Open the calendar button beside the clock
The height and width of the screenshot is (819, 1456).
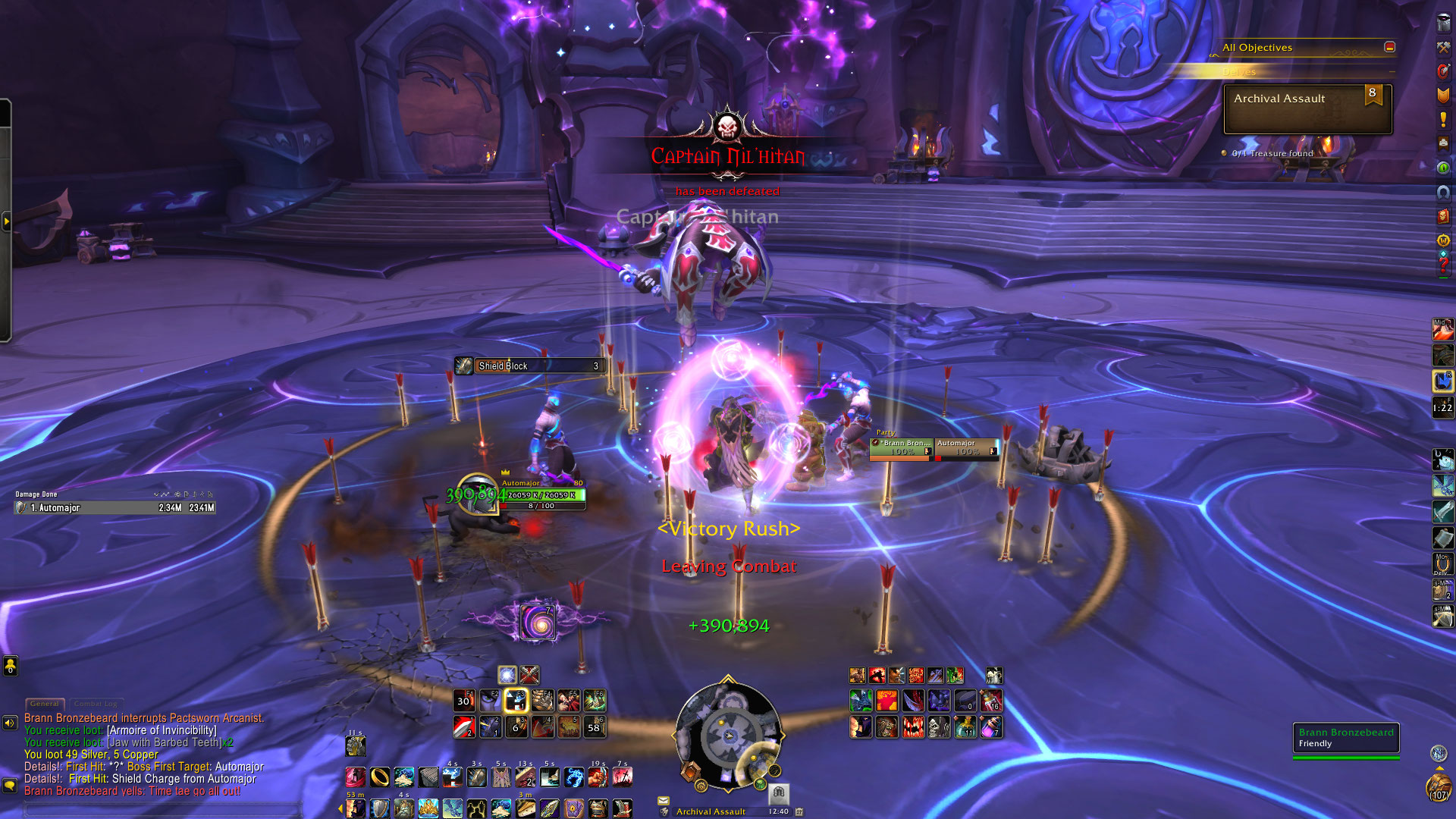799,811
